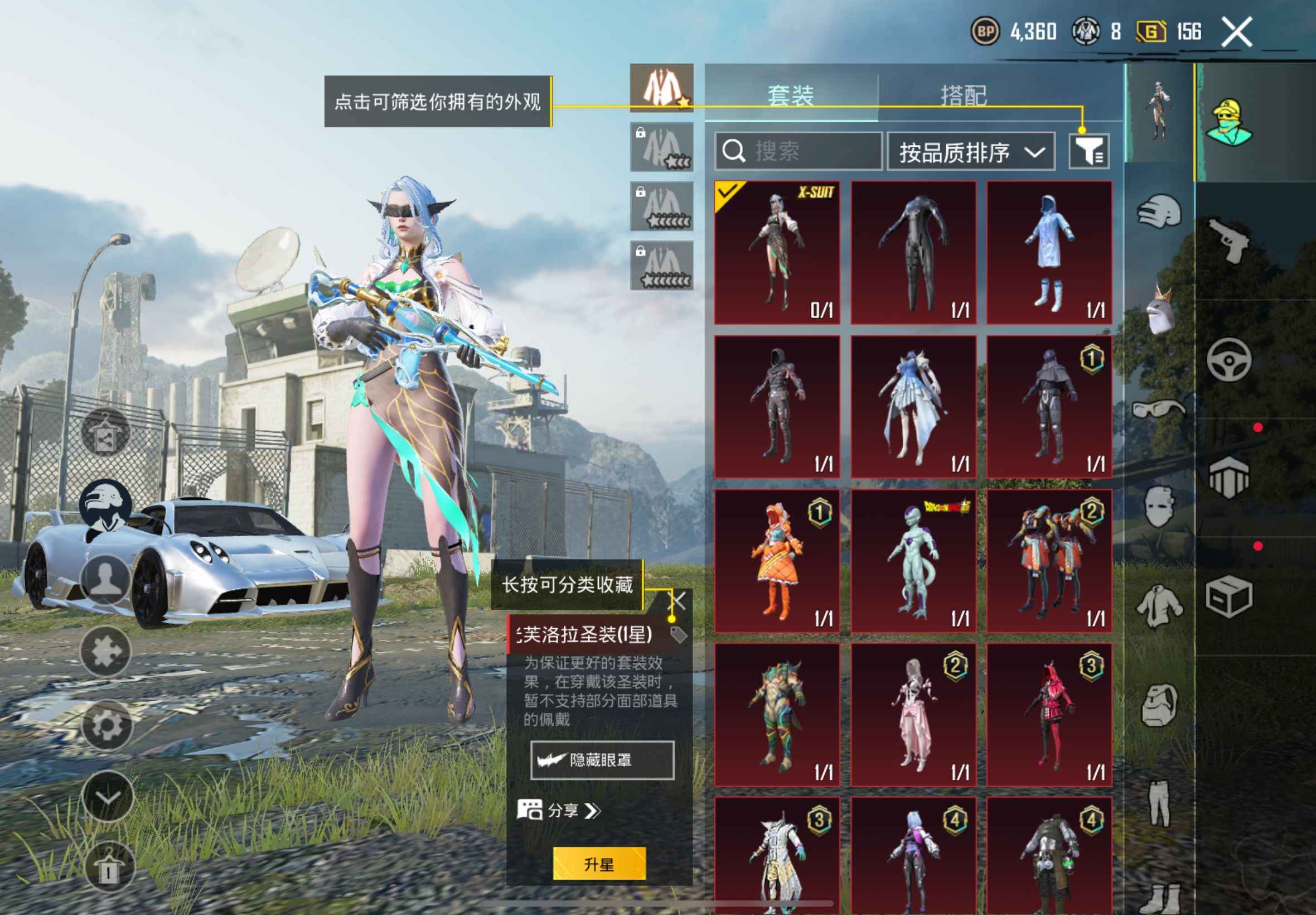1316x915 pixels.
Task: Select the 套装 tab
Action: (791, 95)
